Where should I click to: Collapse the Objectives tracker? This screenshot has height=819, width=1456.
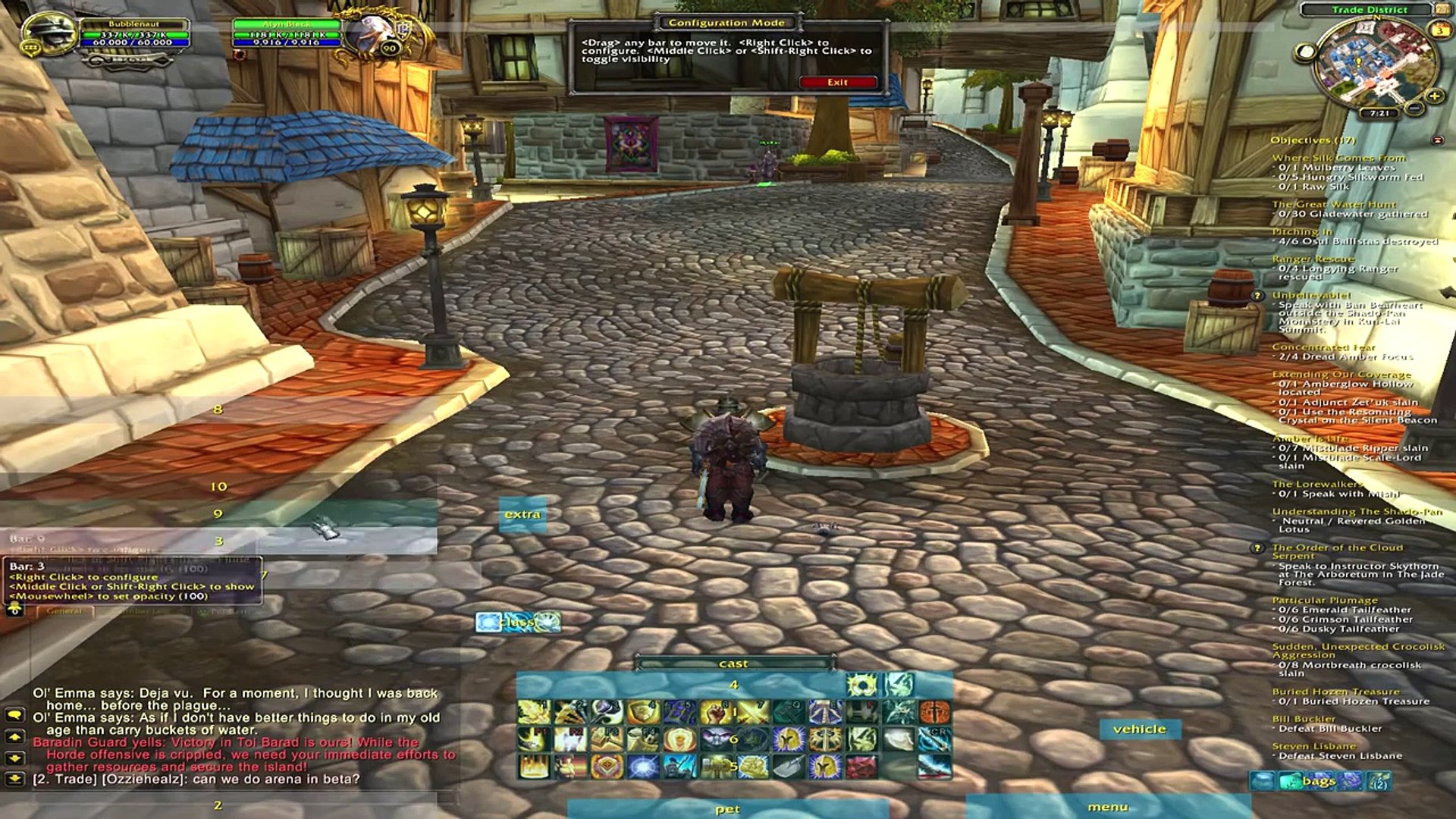(1437, 140)
